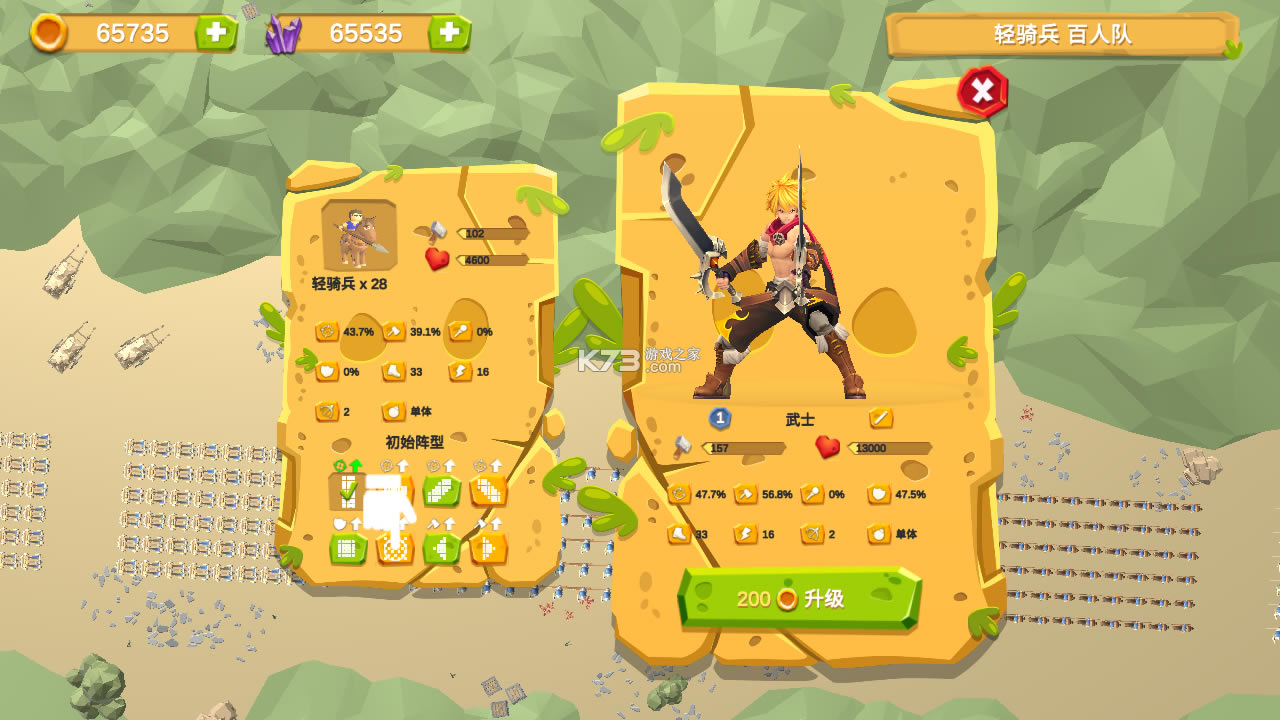The image size is (1280, 720).
Task: Pick the orange right-pointing wedge formation
Action: [x=488, y=548]
